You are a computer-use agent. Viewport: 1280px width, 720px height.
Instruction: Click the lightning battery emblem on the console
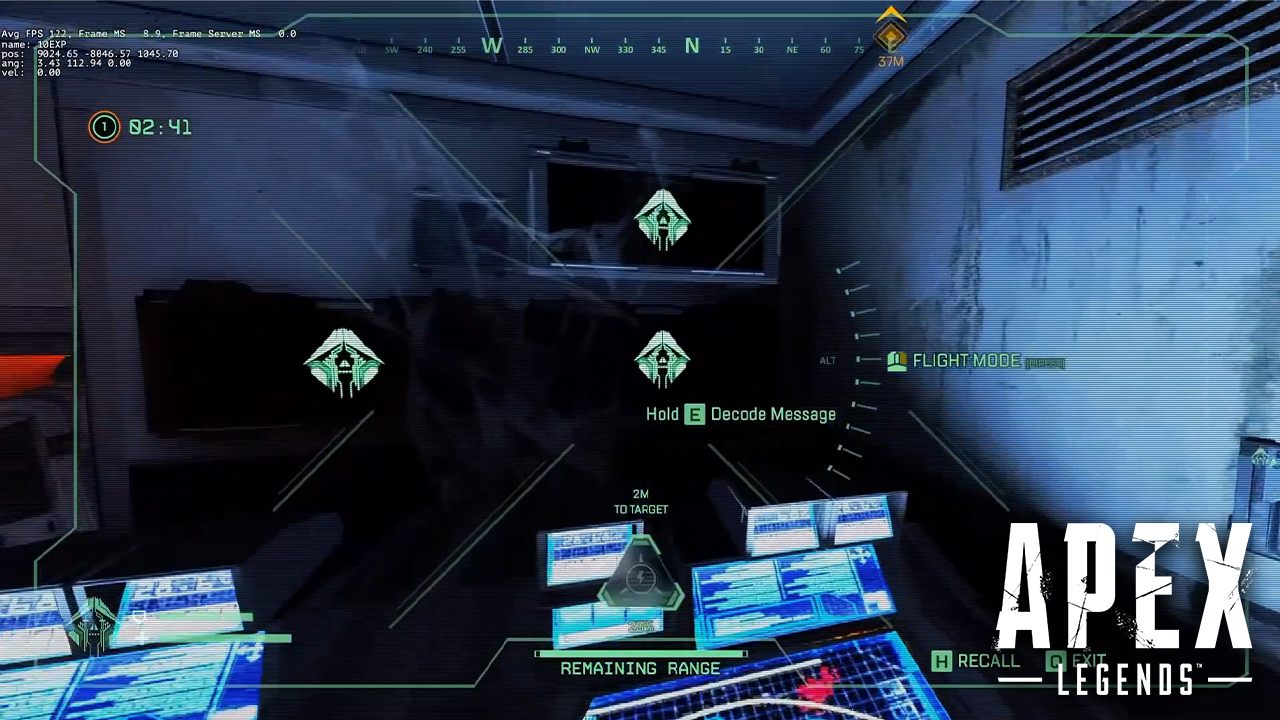click(640, 576)
